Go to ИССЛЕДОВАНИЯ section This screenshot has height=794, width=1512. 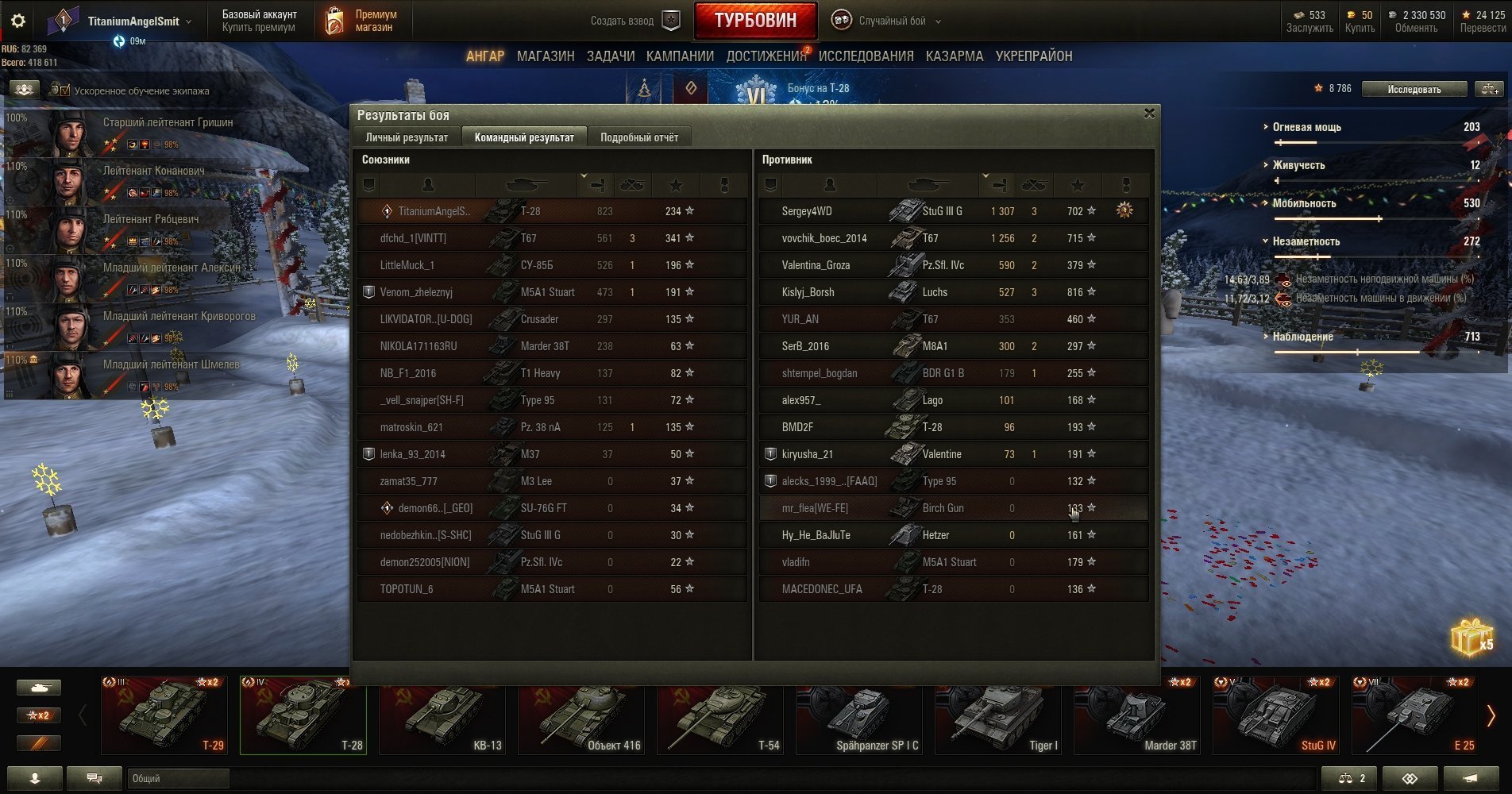coord(866,56)
